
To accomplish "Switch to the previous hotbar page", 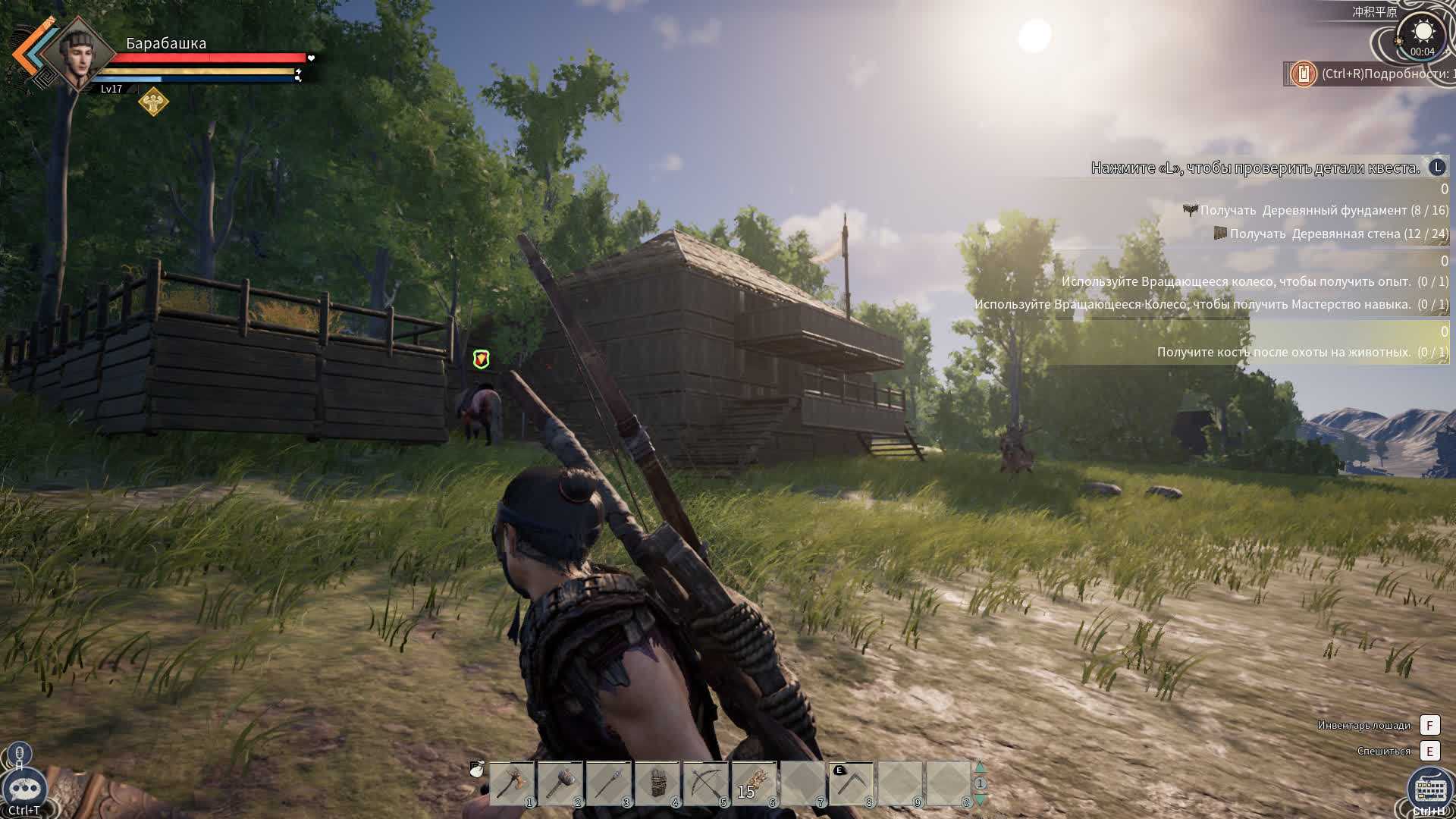I will click(980, 767).
